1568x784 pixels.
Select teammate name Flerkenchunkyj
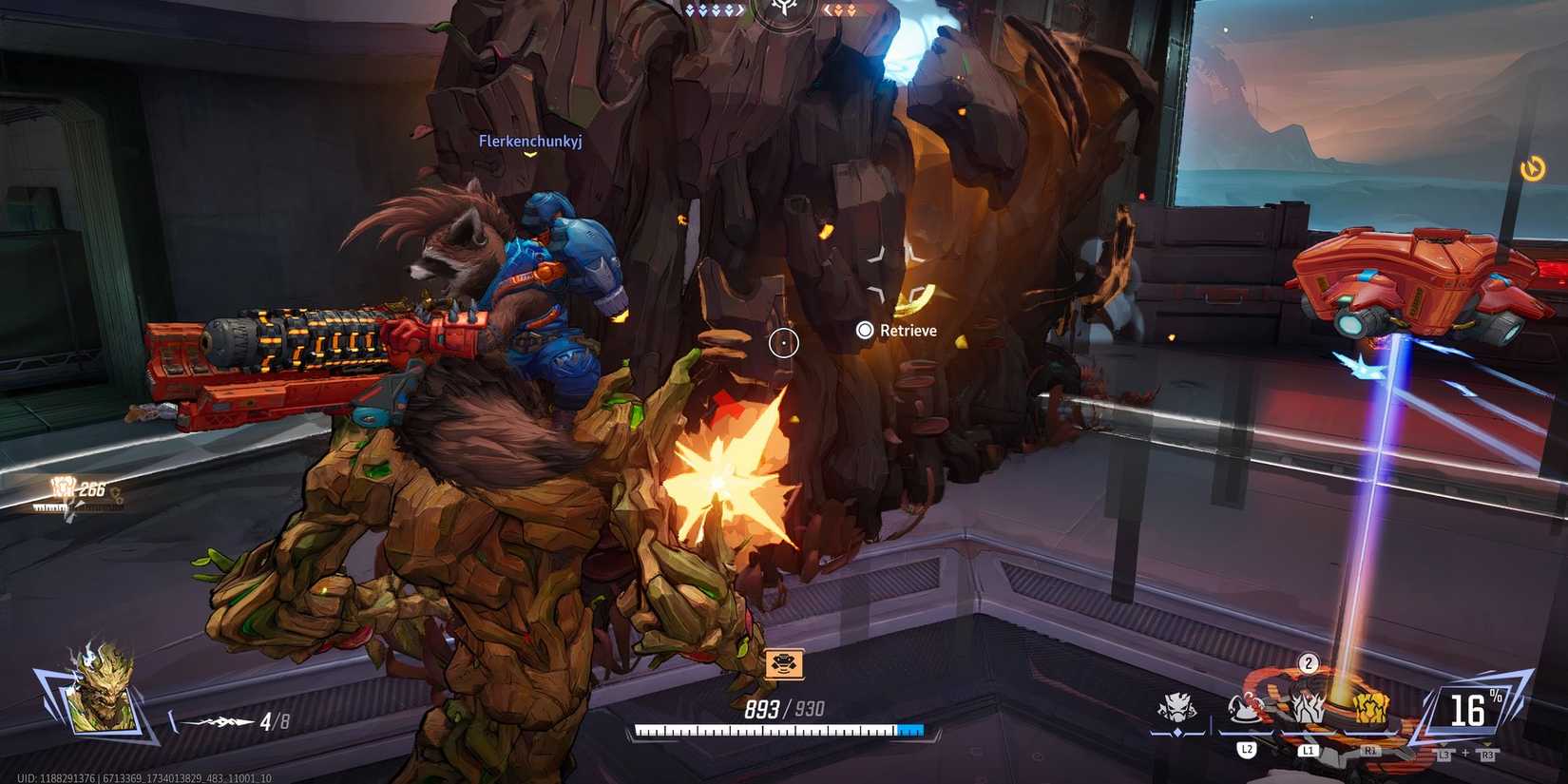point(530,140)
